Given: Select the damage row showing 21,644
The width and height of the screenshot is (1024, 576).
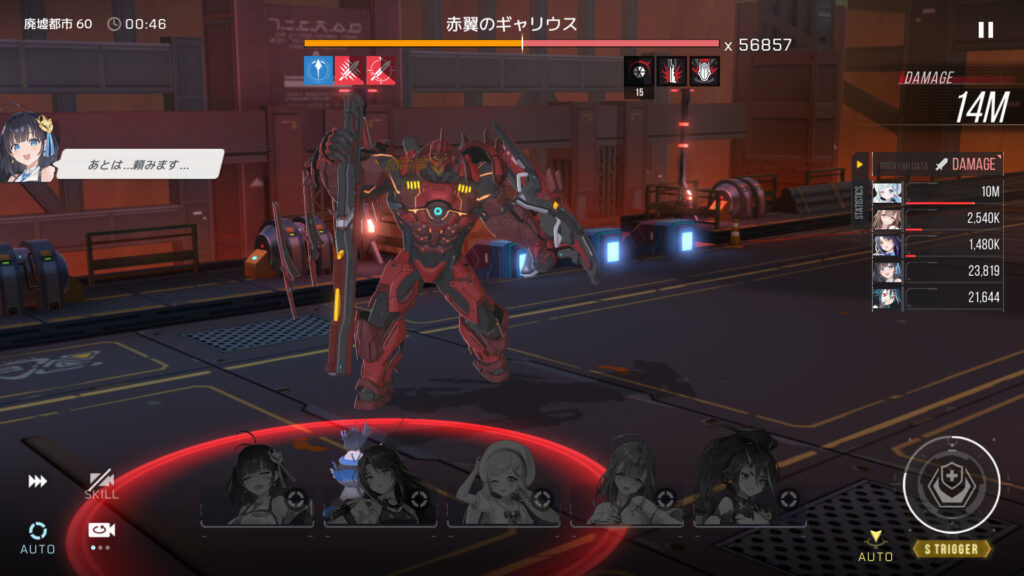Looking at the screenshot, I should point(935,297).
